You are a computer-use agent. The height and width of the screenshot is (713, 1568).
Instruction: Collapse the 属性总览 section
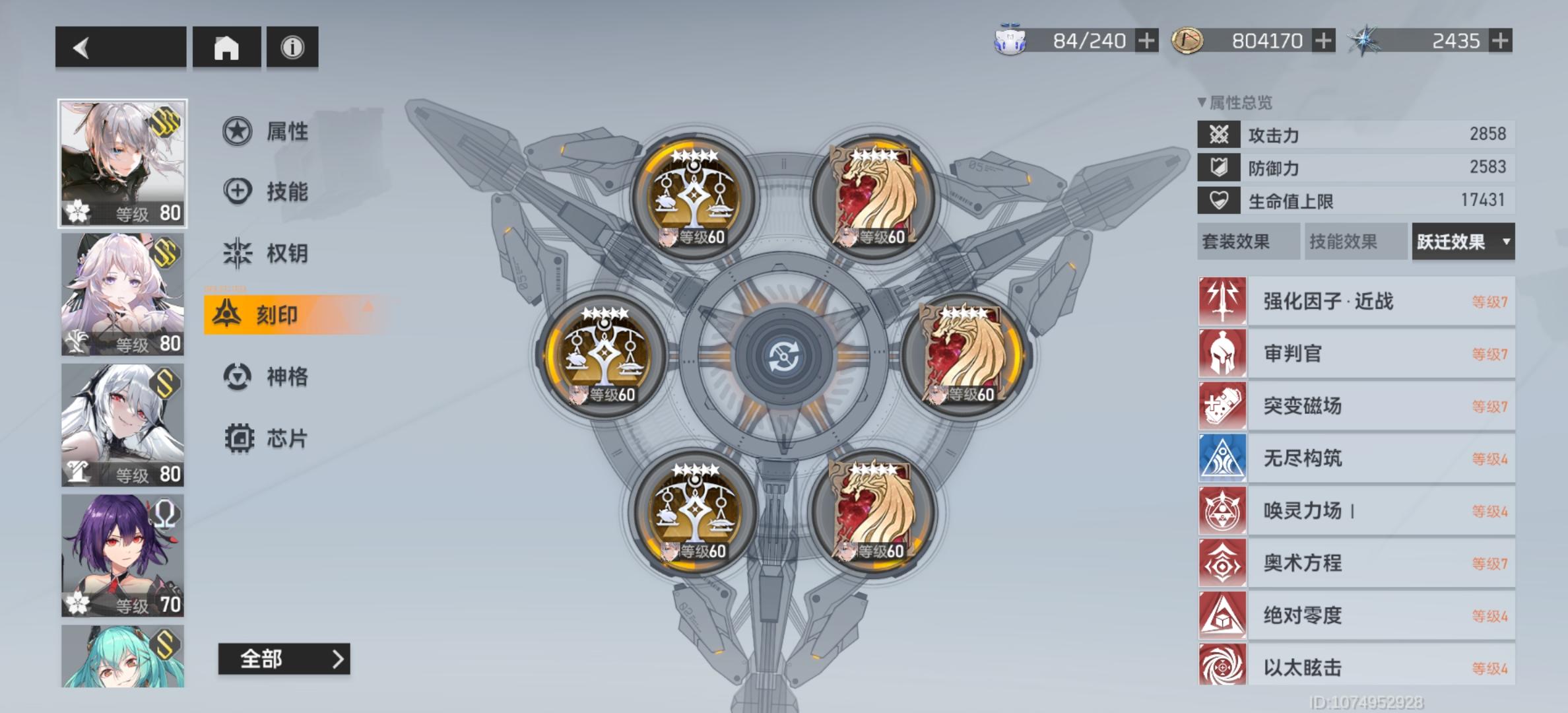coord(1202,103)
